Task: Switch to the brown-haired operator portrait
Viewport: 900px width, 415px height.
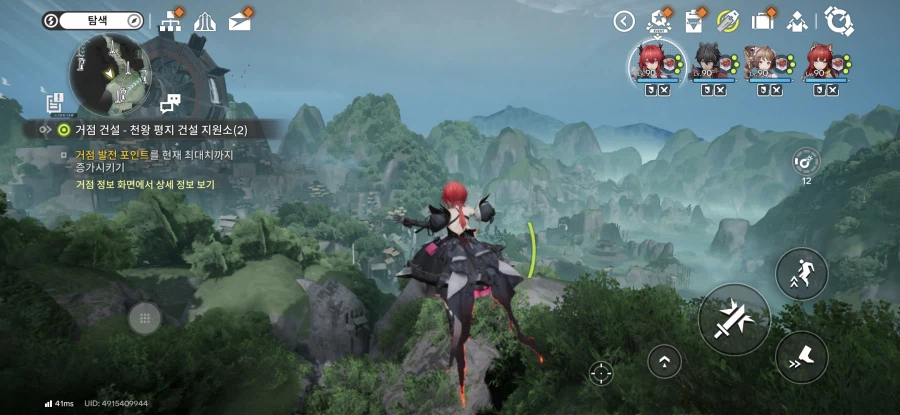Action: (x=770, y=63)
